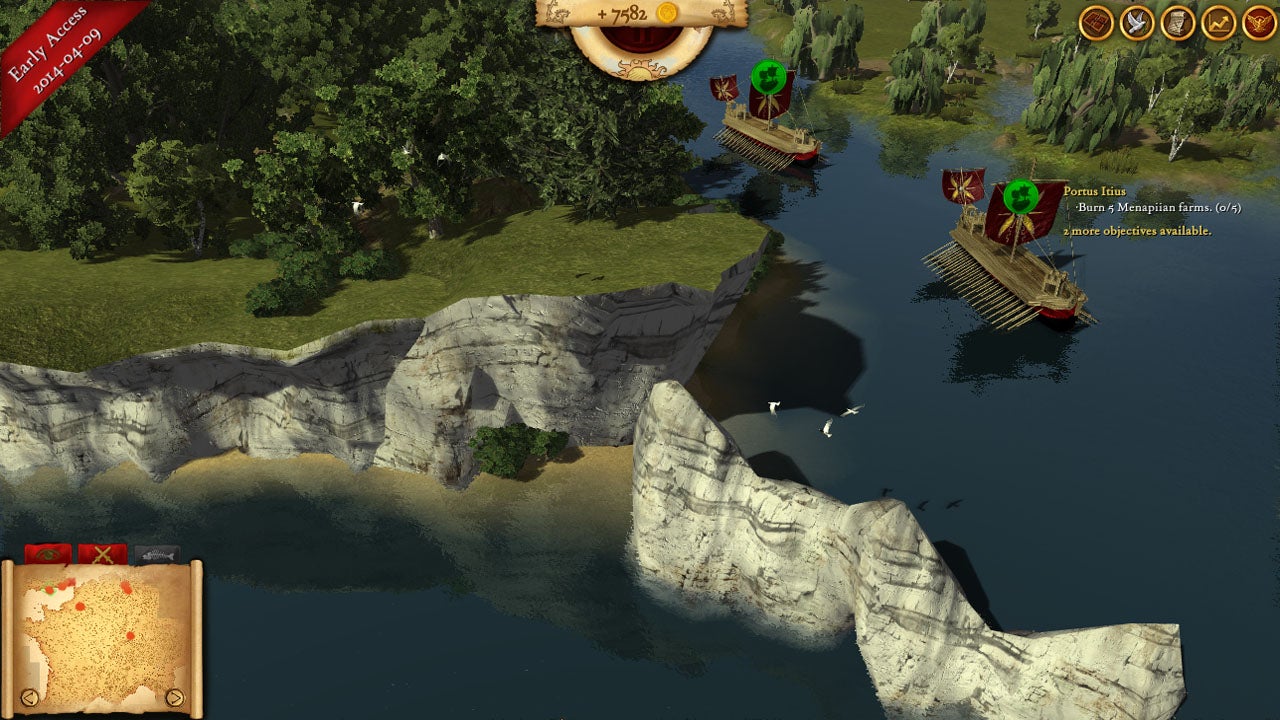Open the parchment scroll icon
This screenshot has height=720, width=1280.
1178,23
